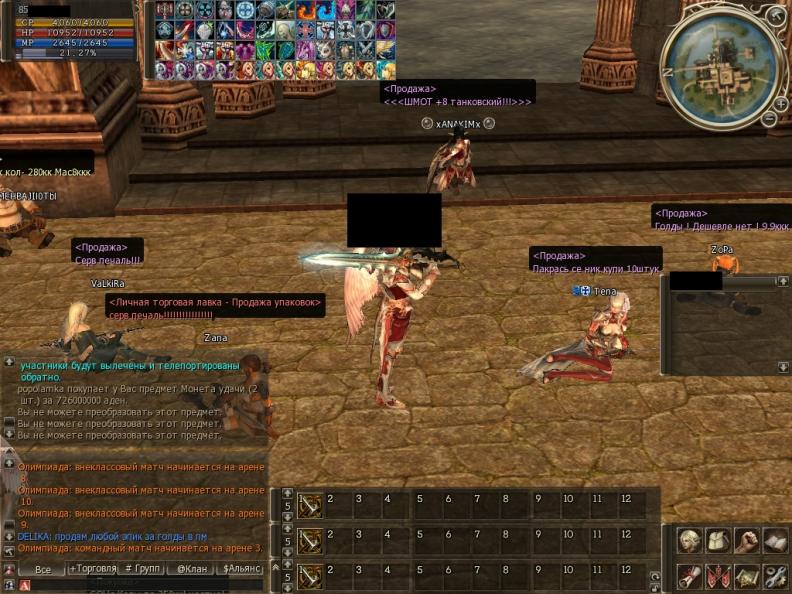Open the skills book icon
Screen dimensions: 792x594
click(776, 541)
